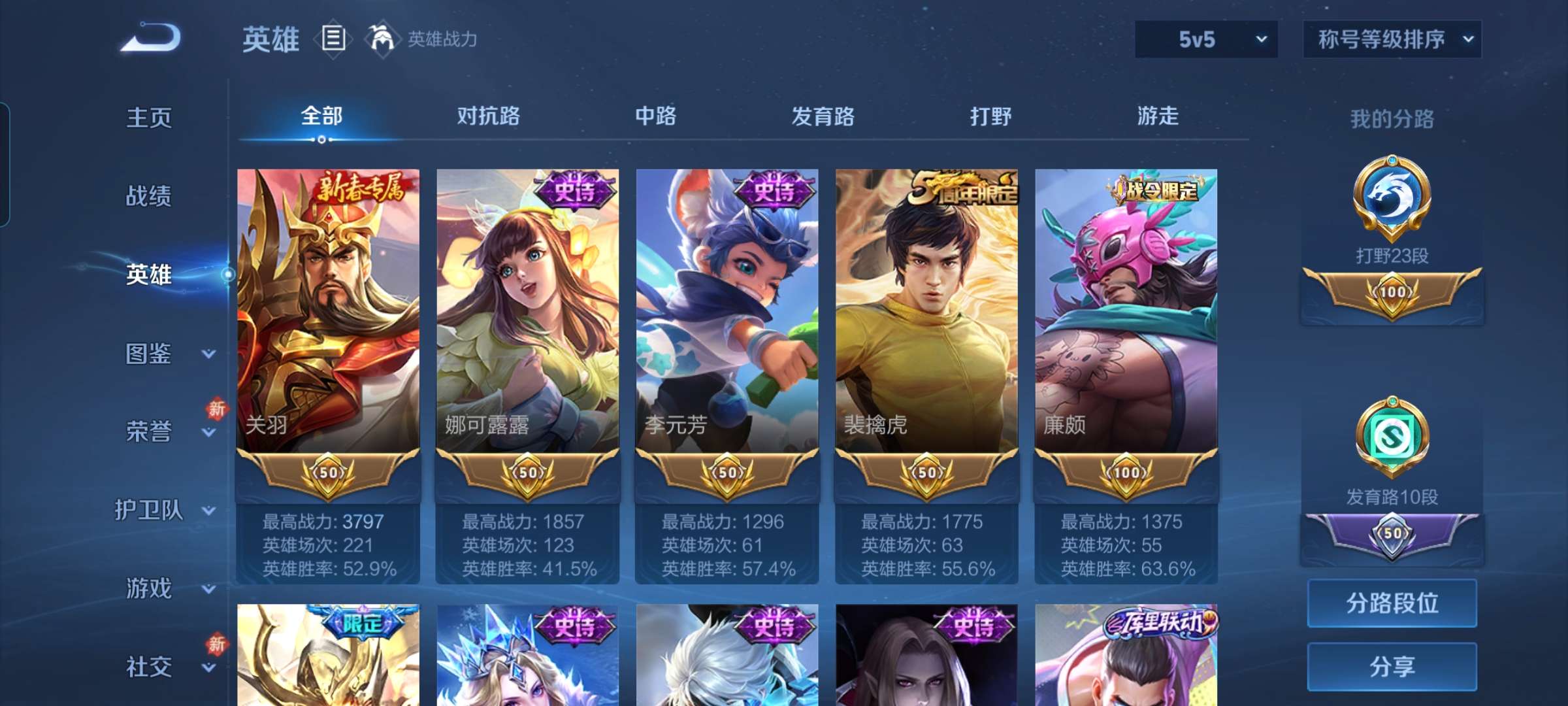The width and height of the screenshot is (1568, 706).
Task: Open 娜可露露's hero card
Action: tap(527, 314)
